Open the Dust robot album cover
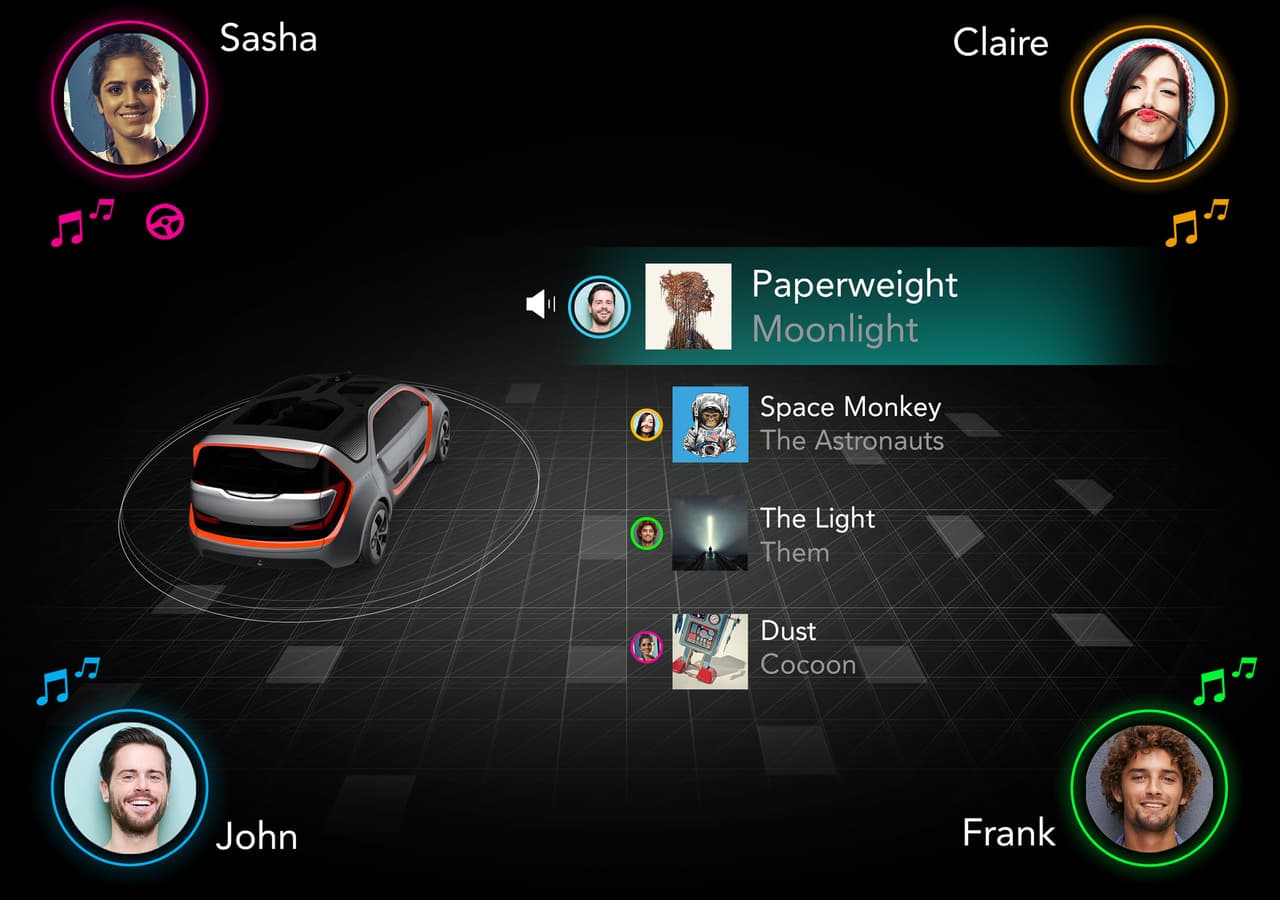This screenshot has width=1280, height=900. coord(710,651)
